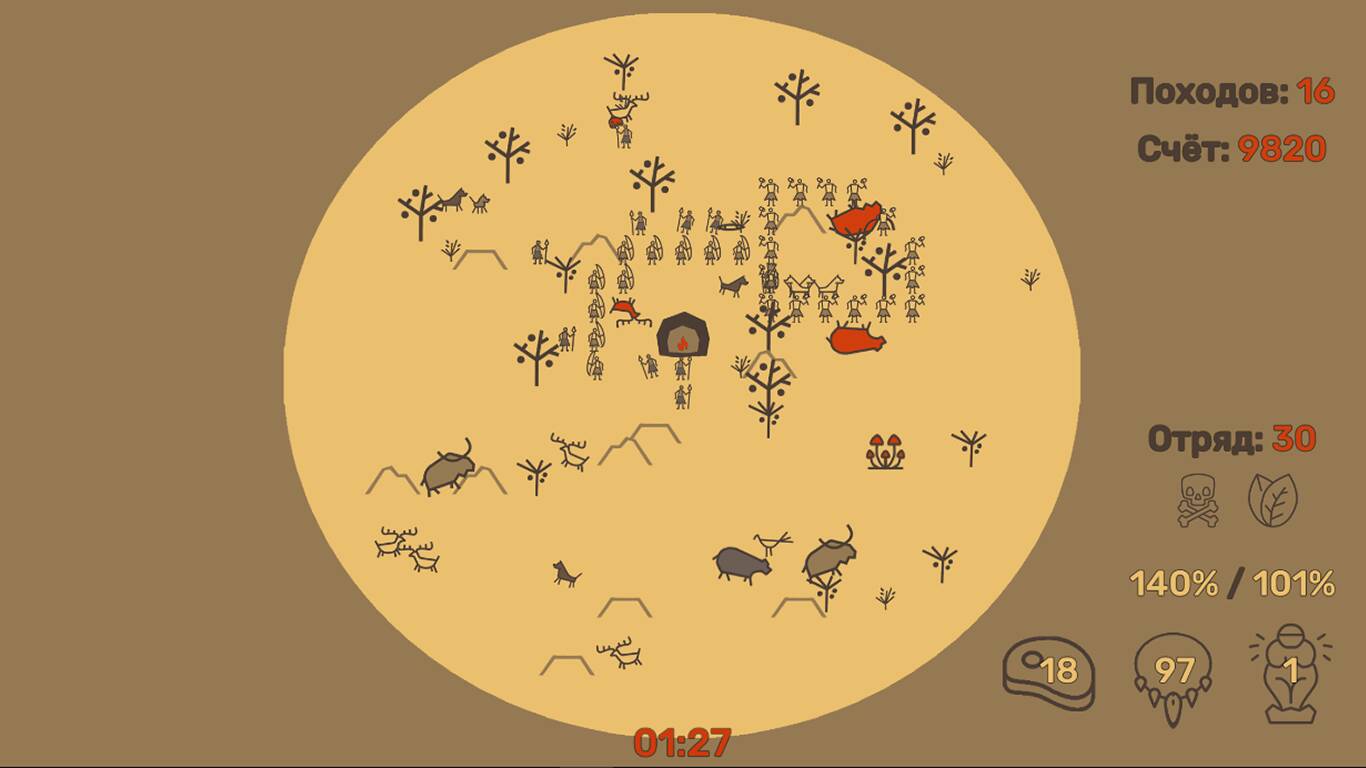The height and width of the screenshot is (768, 1366).
Task: Click the campfire inside the cave
Action: pos(683,341)
